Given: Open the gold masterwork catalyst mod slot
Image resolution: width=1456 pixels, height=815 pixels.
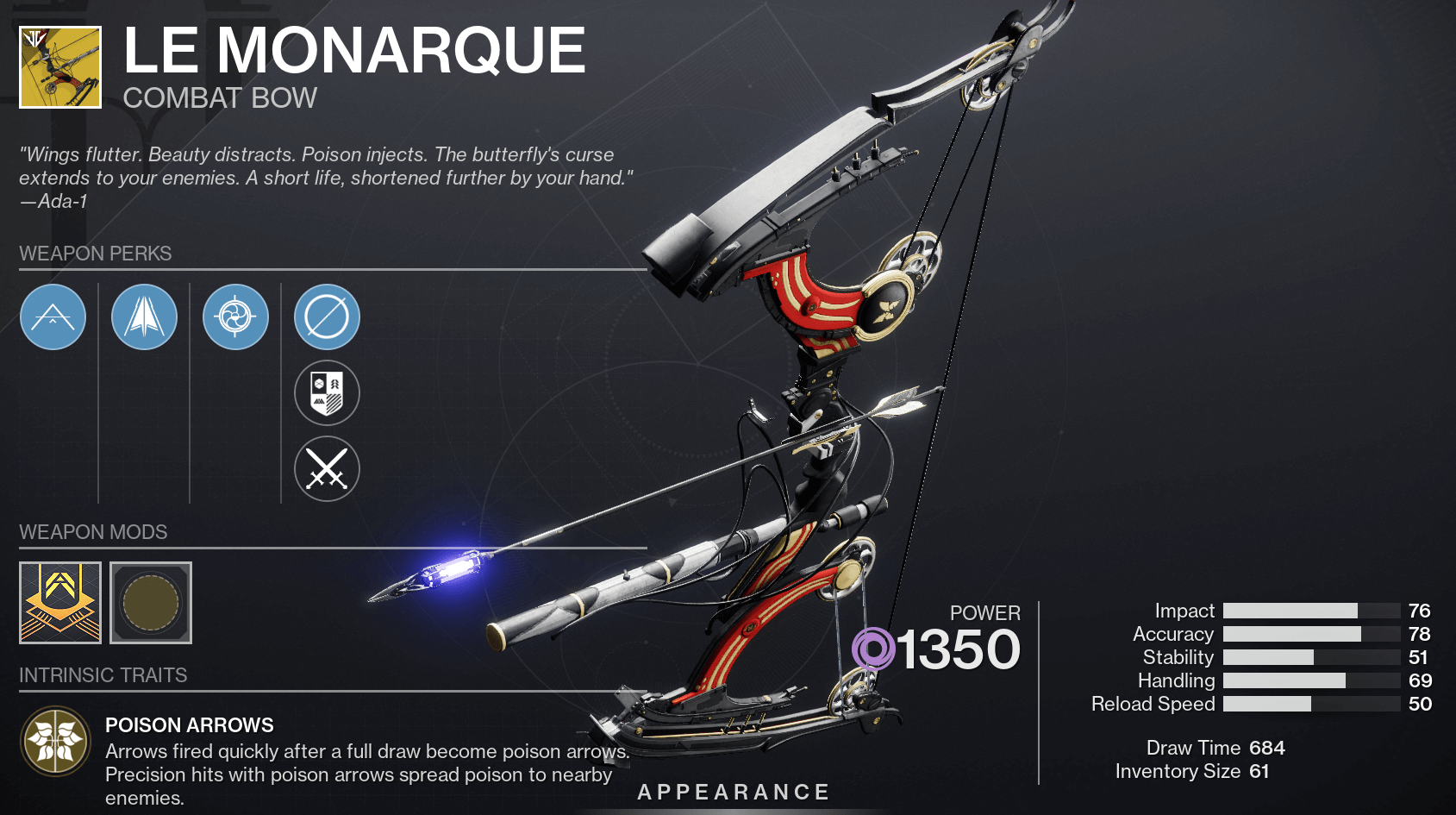Looking at the screenshot, I should pos(60,603).
